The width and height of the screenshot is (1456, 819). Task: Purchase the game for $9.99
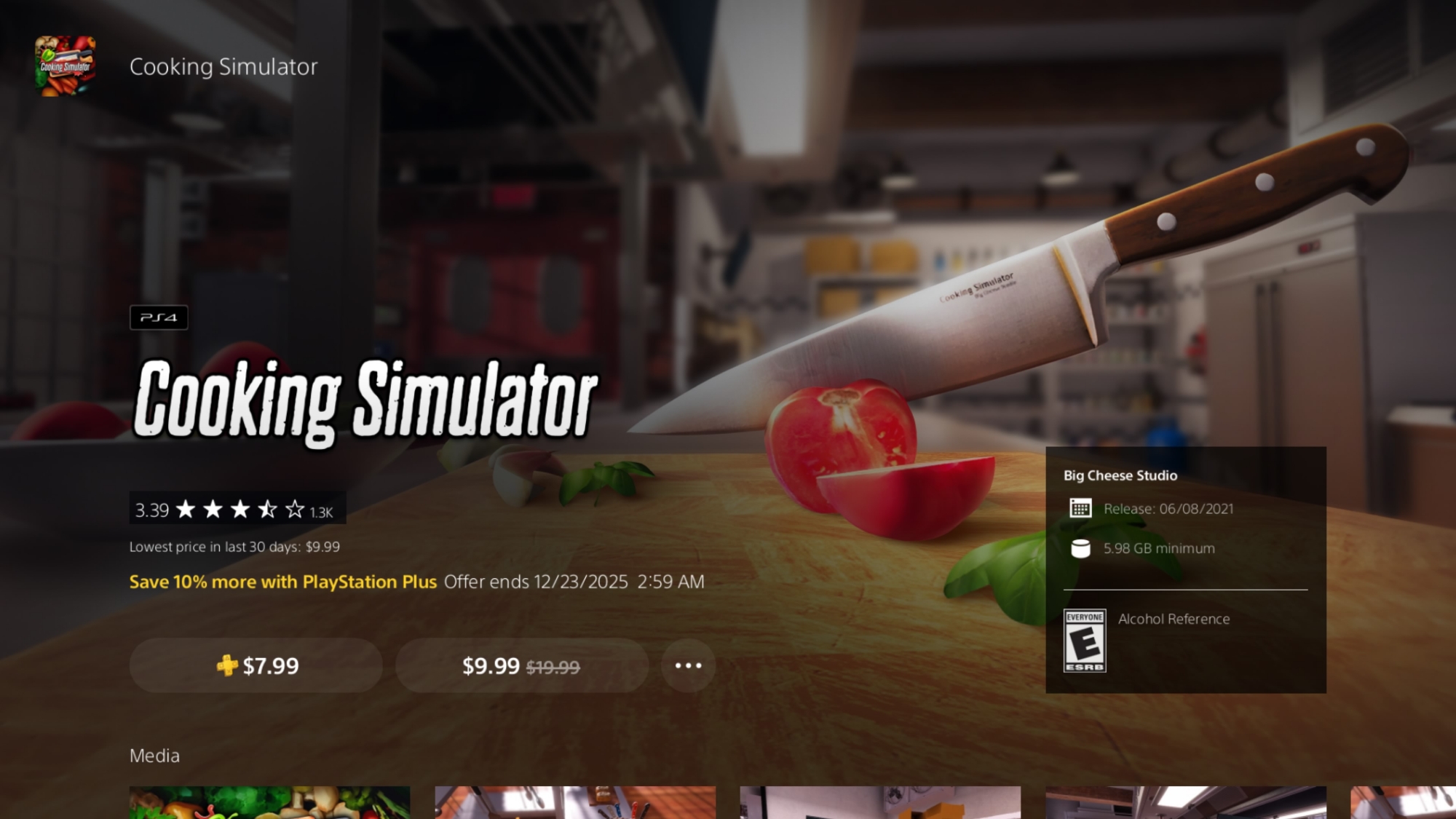pos(521,665)
